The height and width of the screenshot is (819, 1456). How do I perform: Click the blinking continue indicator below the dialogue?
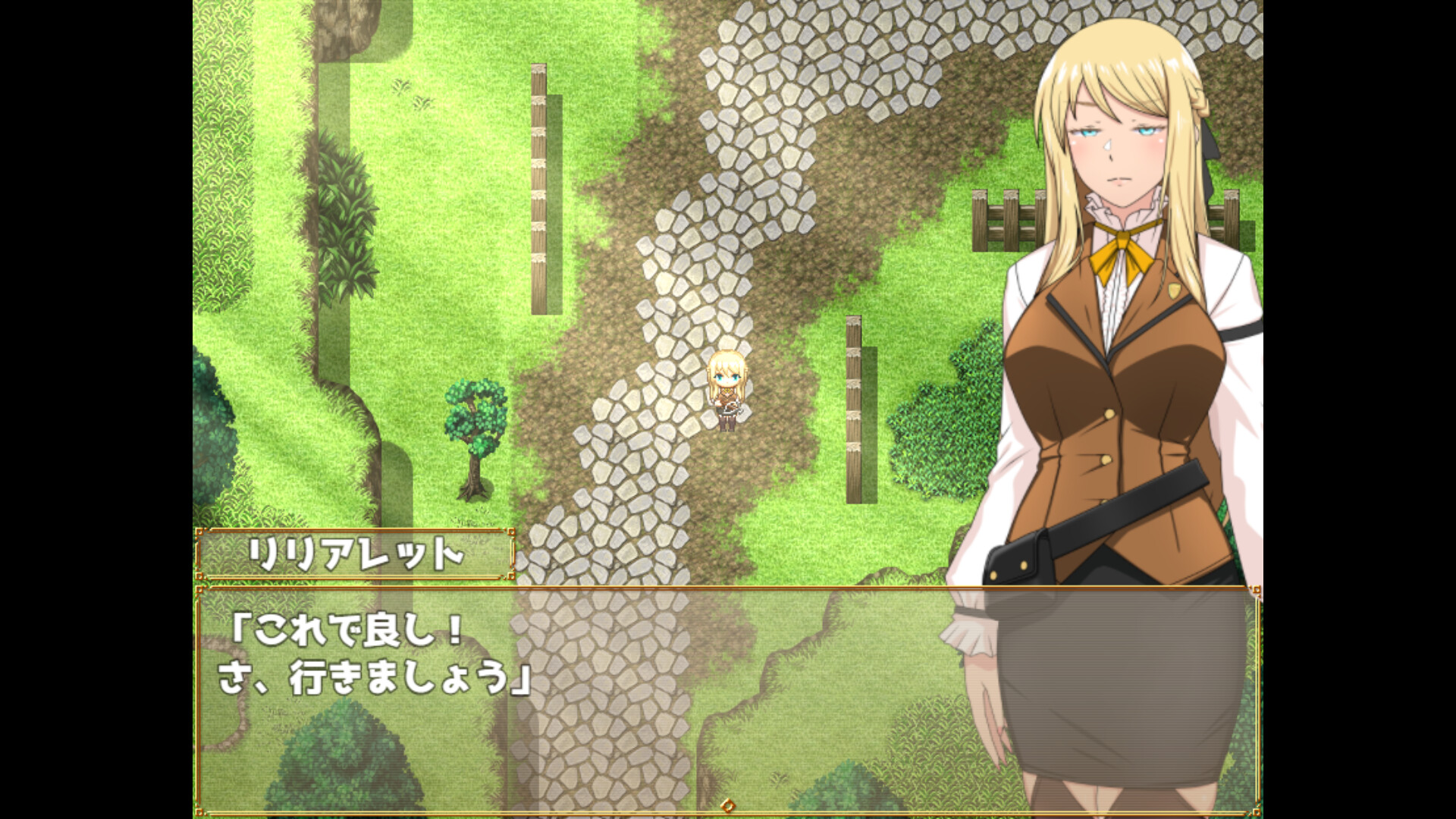click(726, 806)
